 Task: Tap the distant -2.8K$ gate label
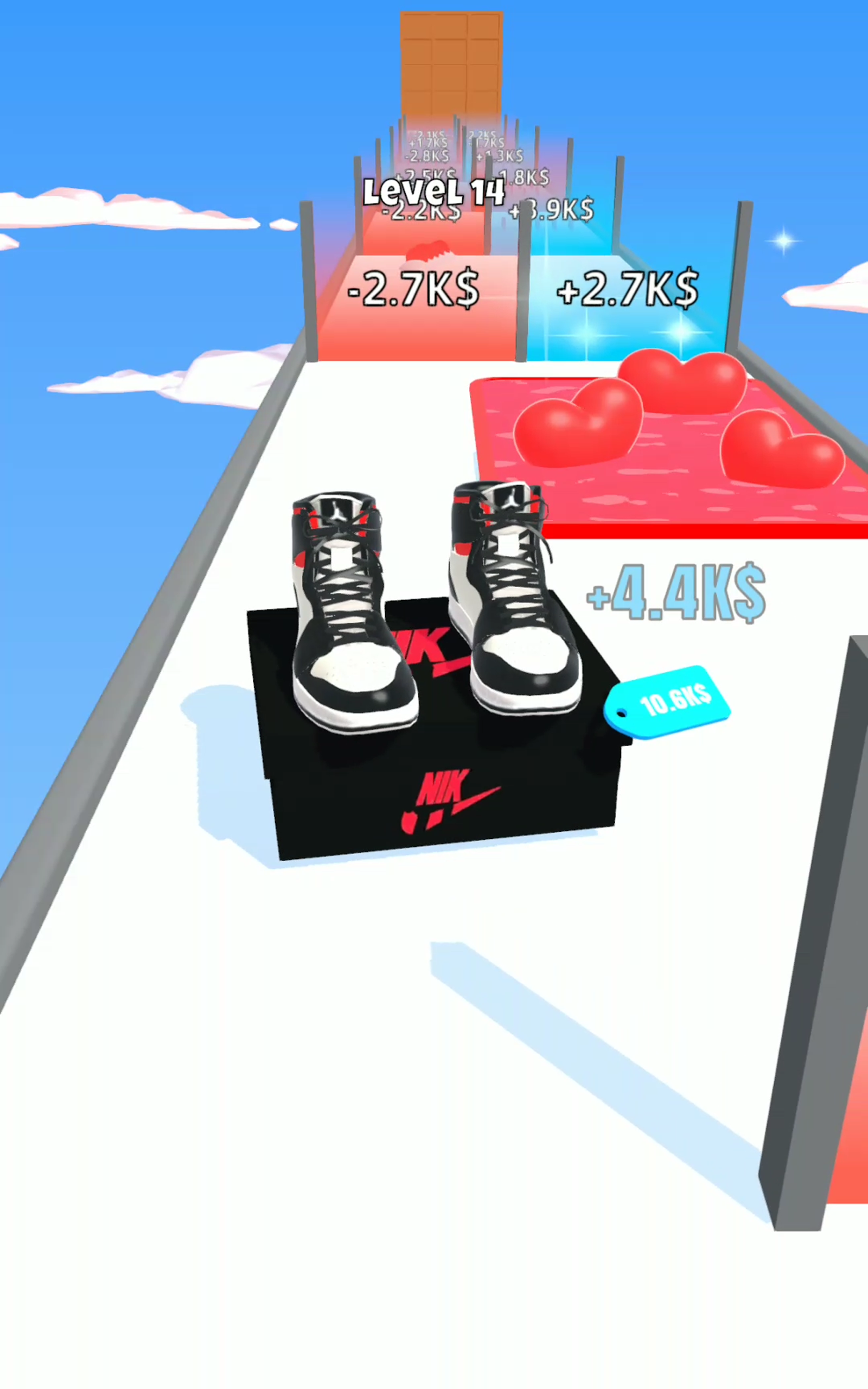tap(426, 155)
